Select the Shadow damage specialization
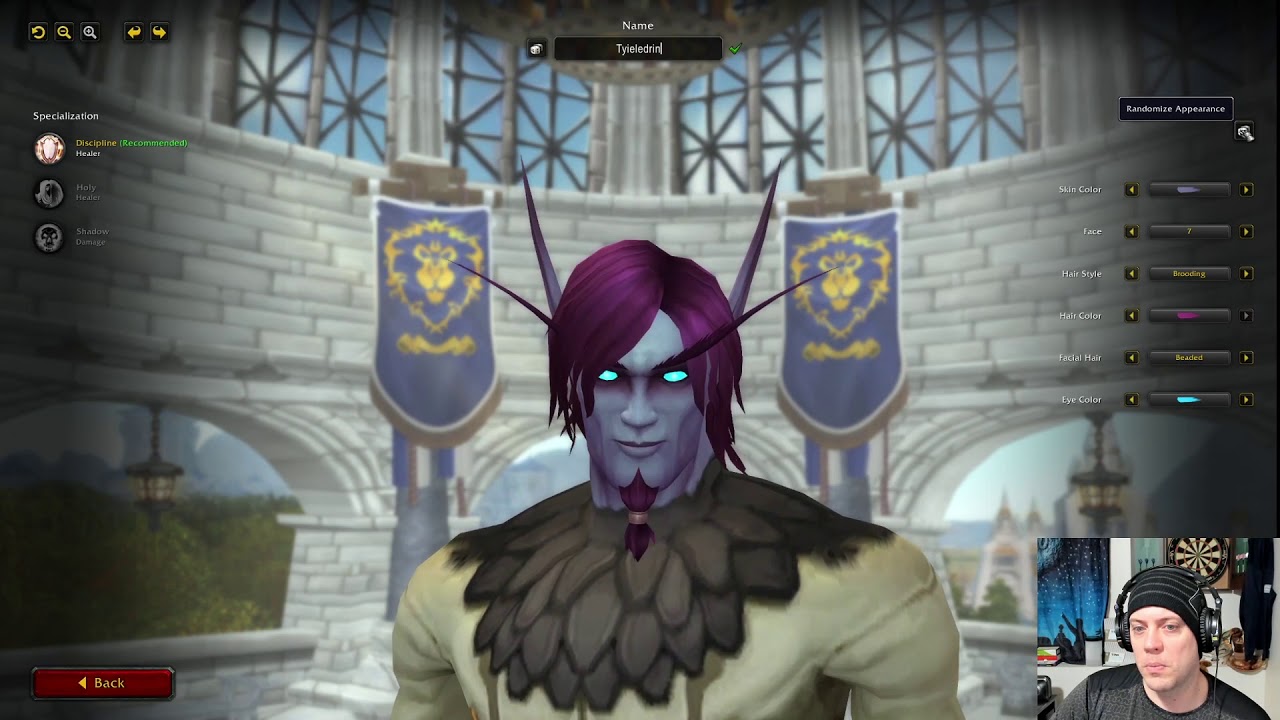 tap(47, 237)
